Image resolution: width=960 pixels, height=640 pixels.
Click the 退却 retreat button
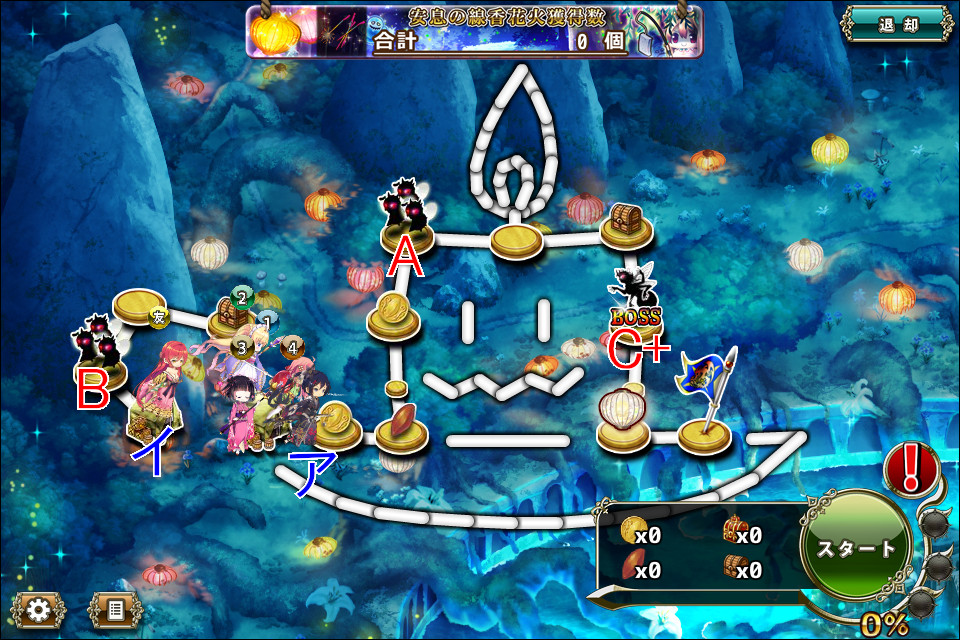[895, 24]
